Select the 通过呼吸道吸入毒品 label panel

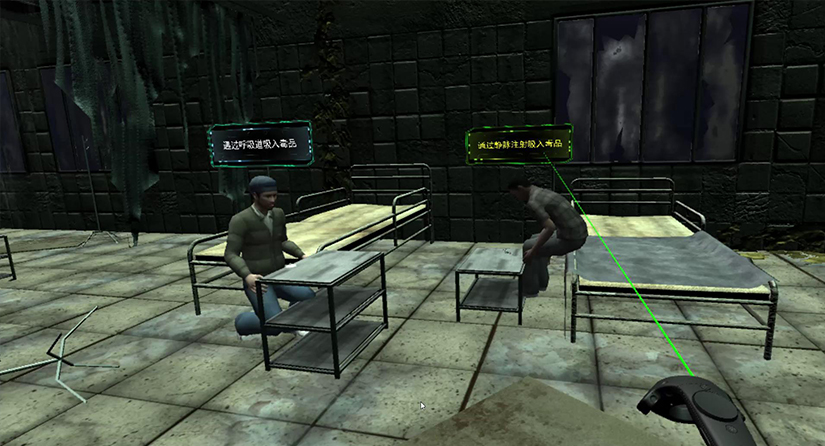coord(261,145)
